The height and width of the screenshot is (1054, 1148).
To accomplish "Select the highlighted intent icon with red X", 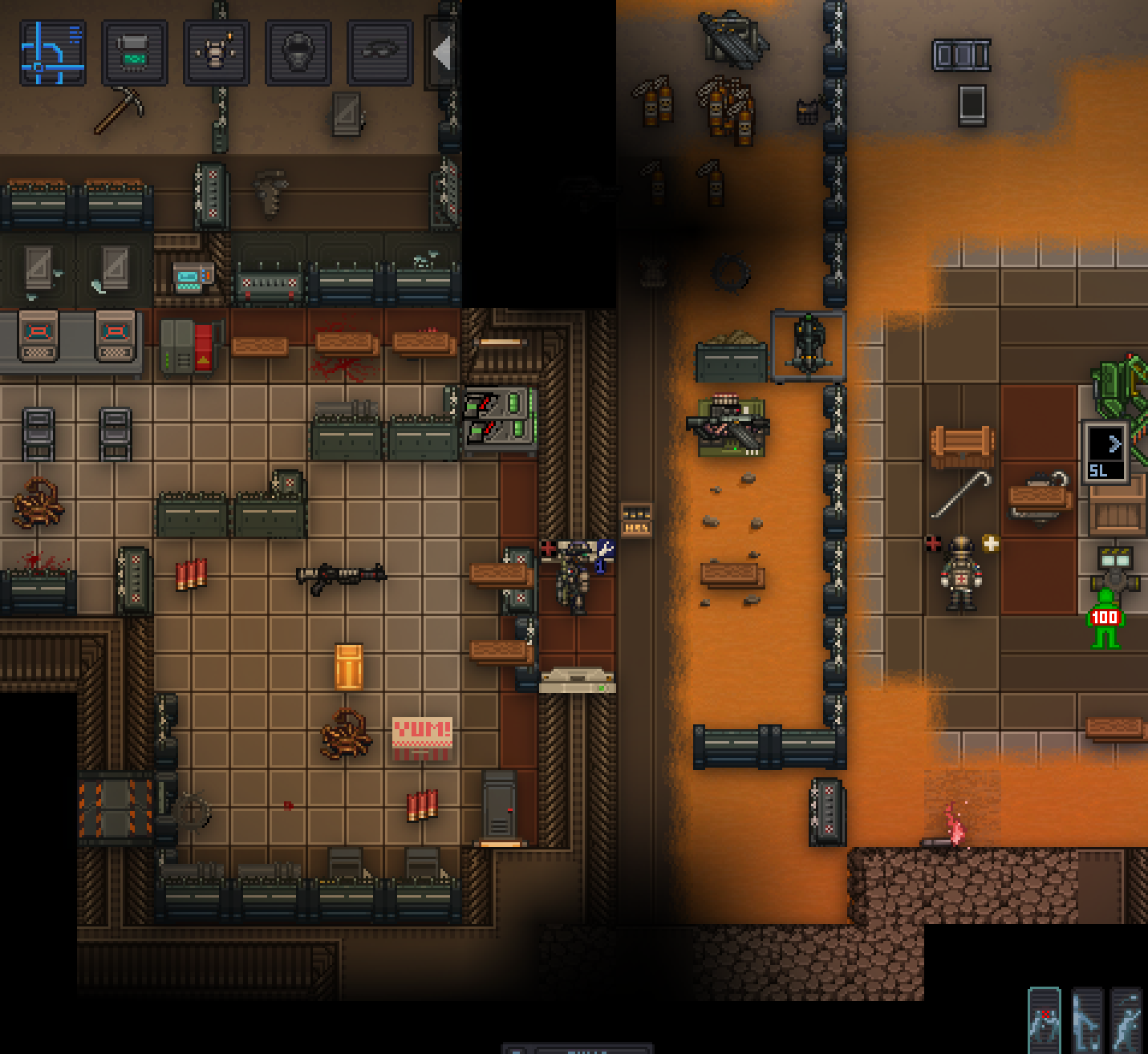I will [x=1045, y=1020].
